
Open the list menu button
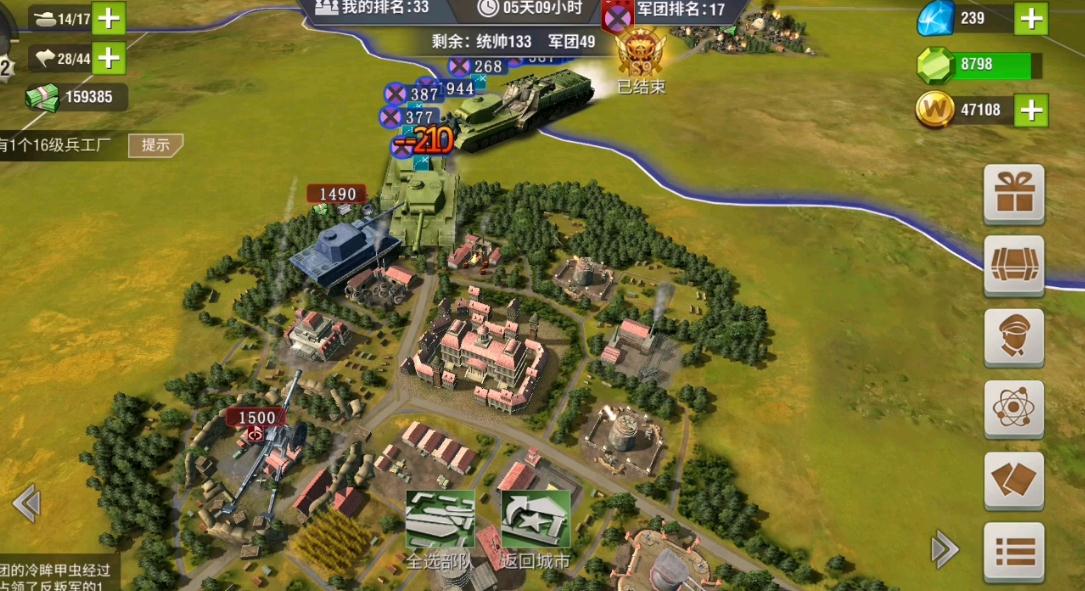(1014, 551)
